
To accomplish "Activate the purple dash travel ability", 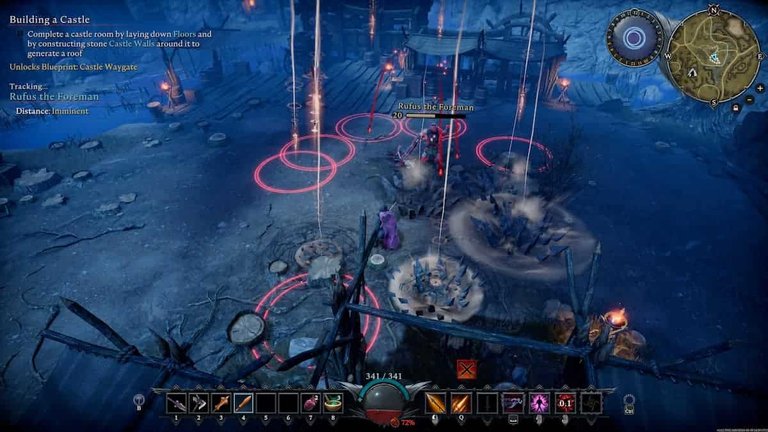I will 513,402.
